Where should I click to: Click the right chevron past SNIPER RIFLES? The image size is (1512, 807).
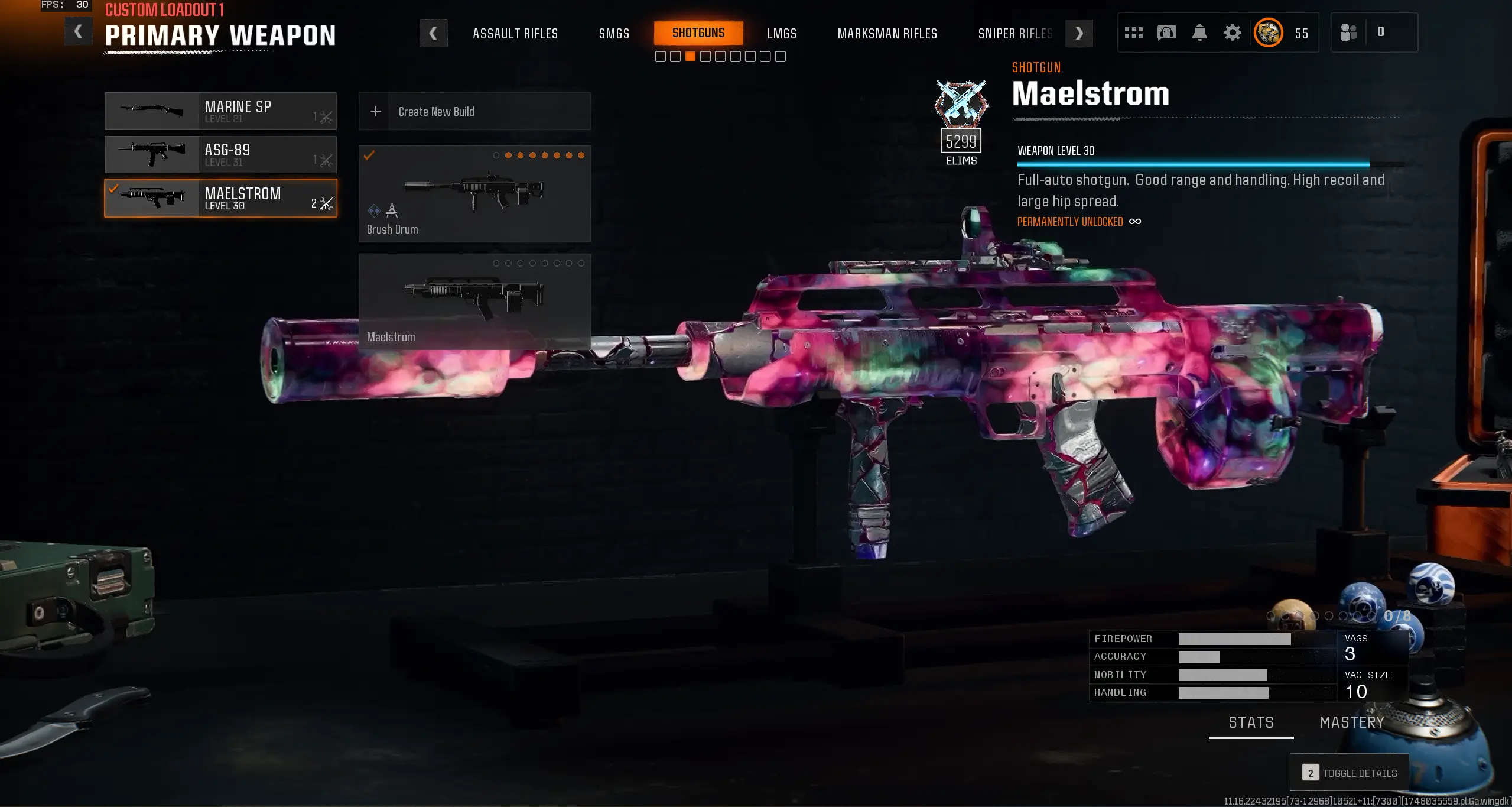(1078, 33)
